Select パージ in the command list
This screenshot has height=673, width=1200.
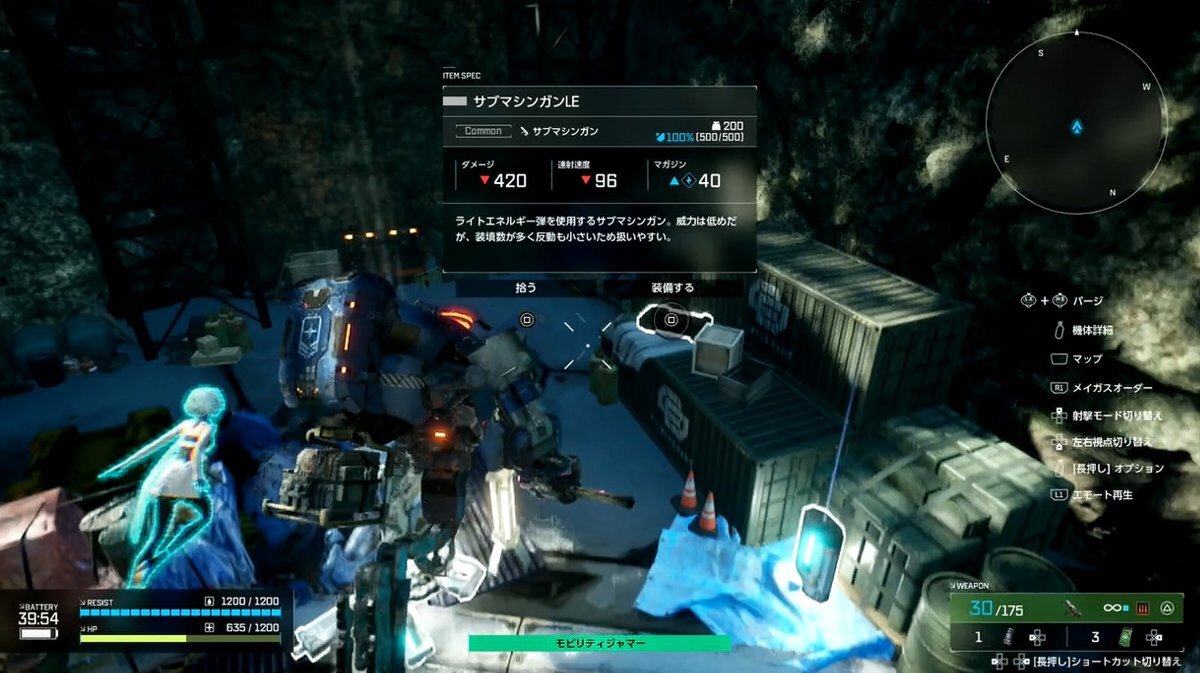[1087, 300]
